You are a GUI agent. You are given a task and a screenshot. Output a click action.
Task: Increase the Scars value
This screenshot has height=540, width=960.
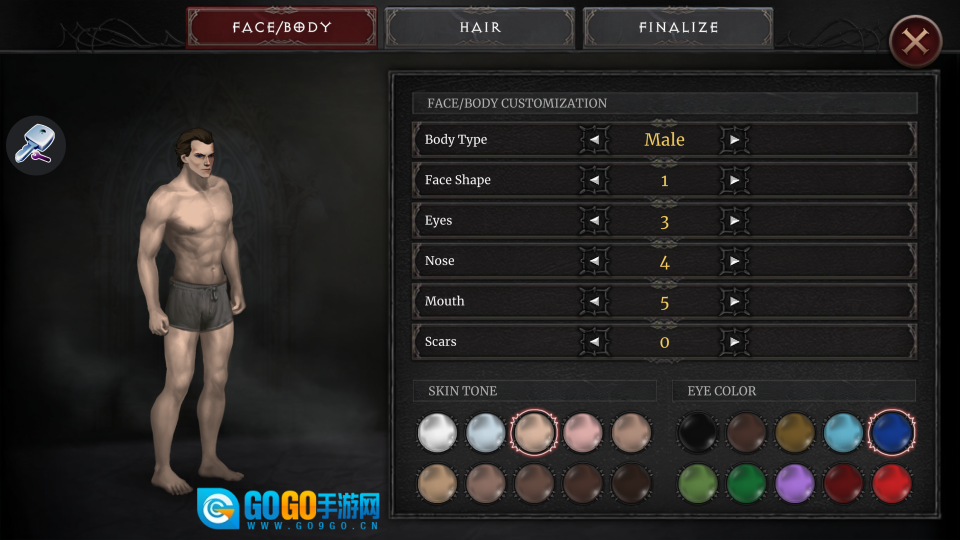coord(735,342)
